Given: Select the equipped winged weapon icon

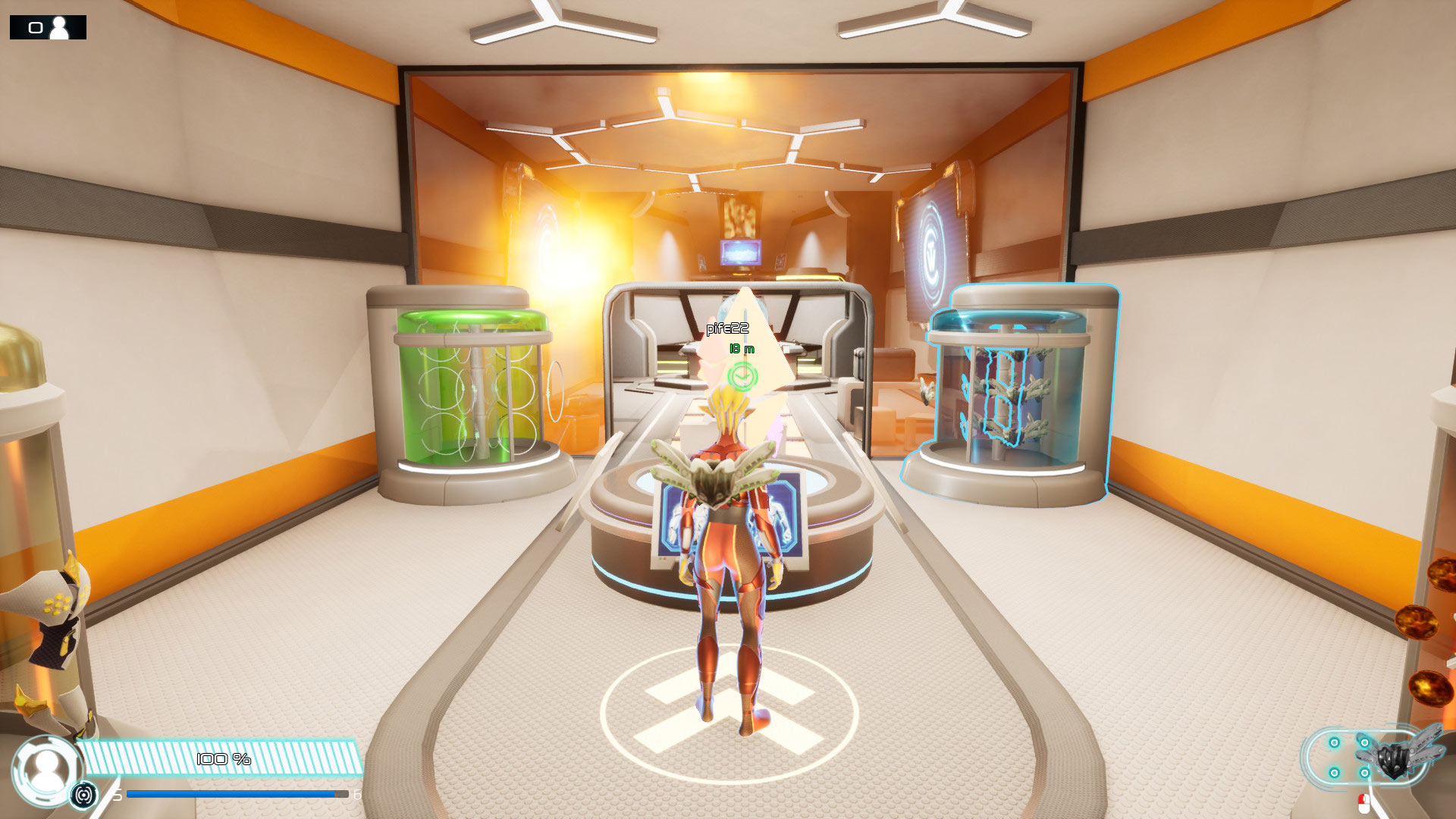Looking at the screenshot, I should tap(1394, 757).
